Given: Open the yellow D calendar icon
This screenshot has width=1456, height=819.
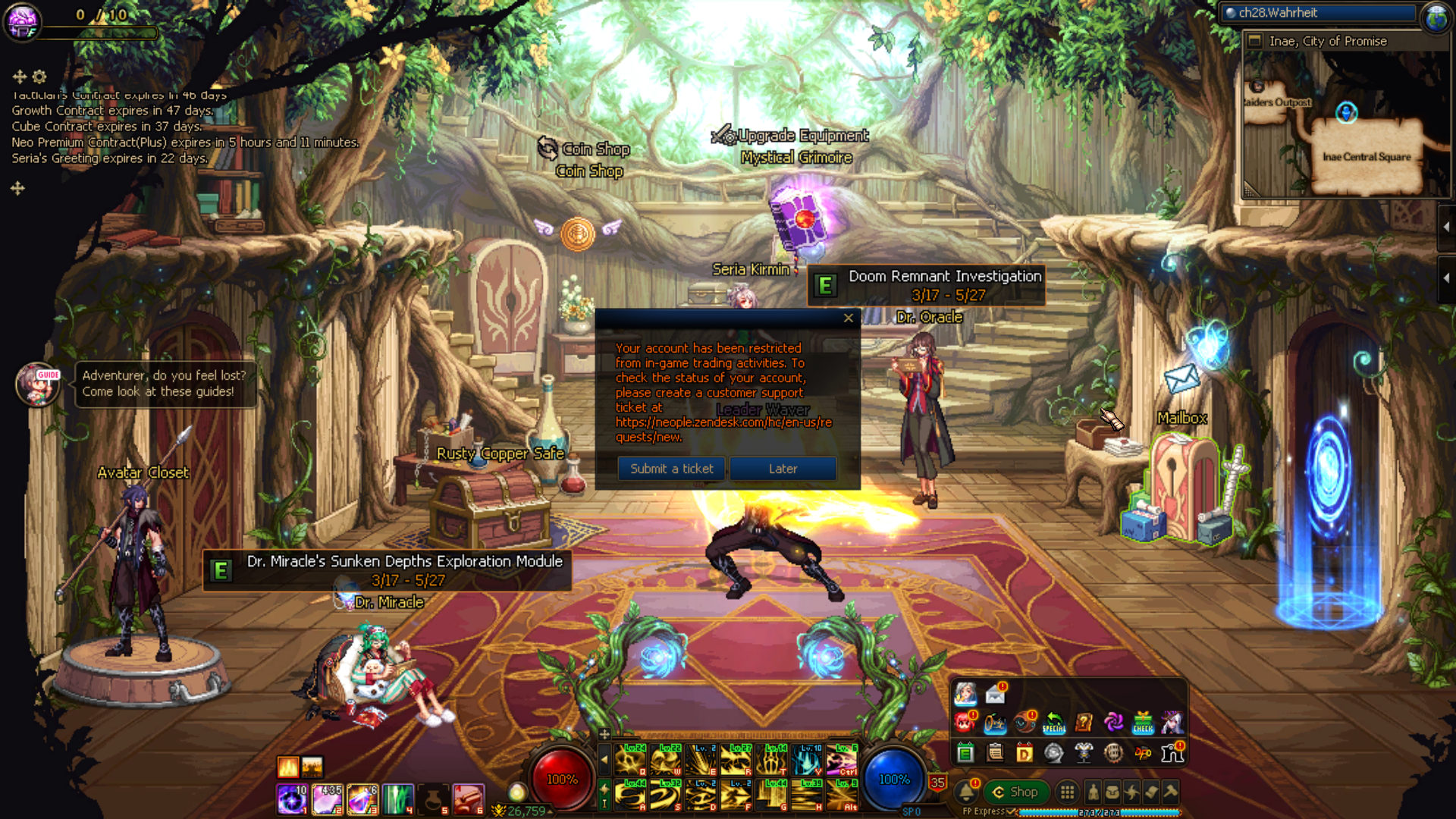Looking at the screenshot, I should tap(1025, 753).
